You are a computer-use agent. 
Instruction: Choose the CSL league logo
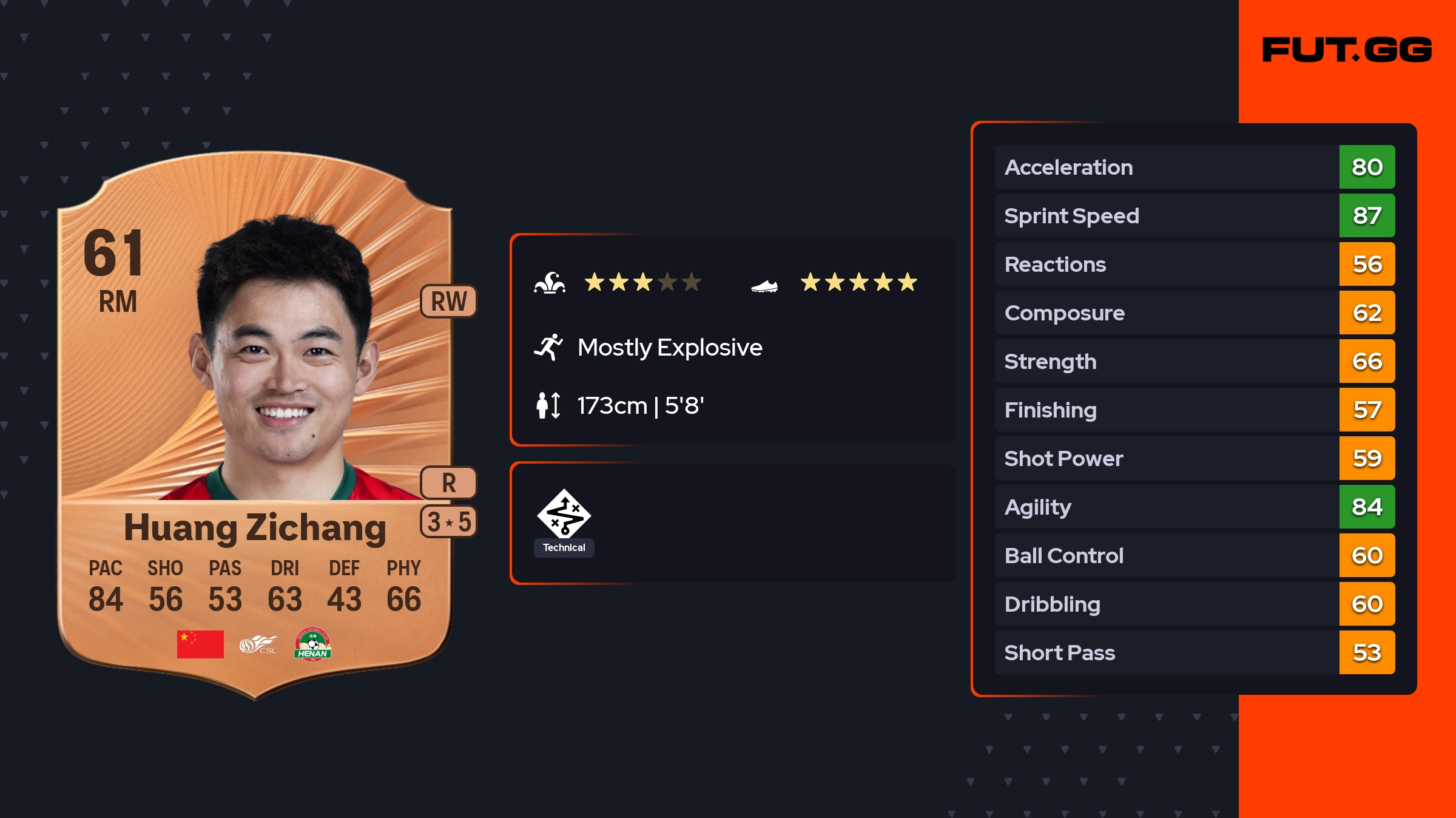click(x=258, y=644)
